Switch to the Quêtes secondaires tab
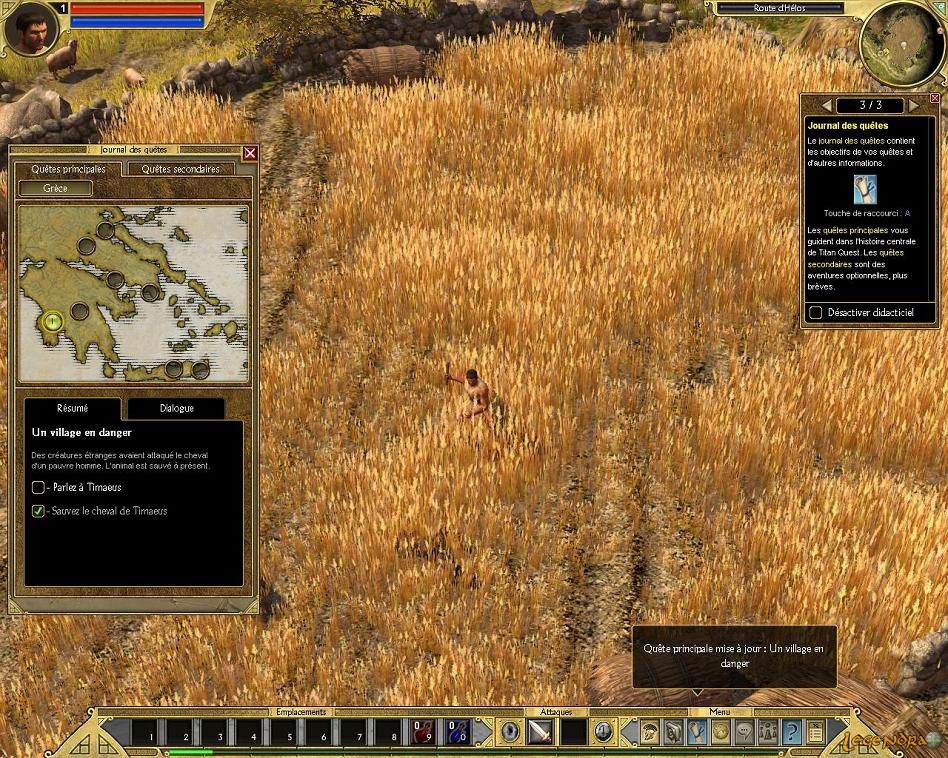Viewport: 948px width, 758px height. [180, 169]
